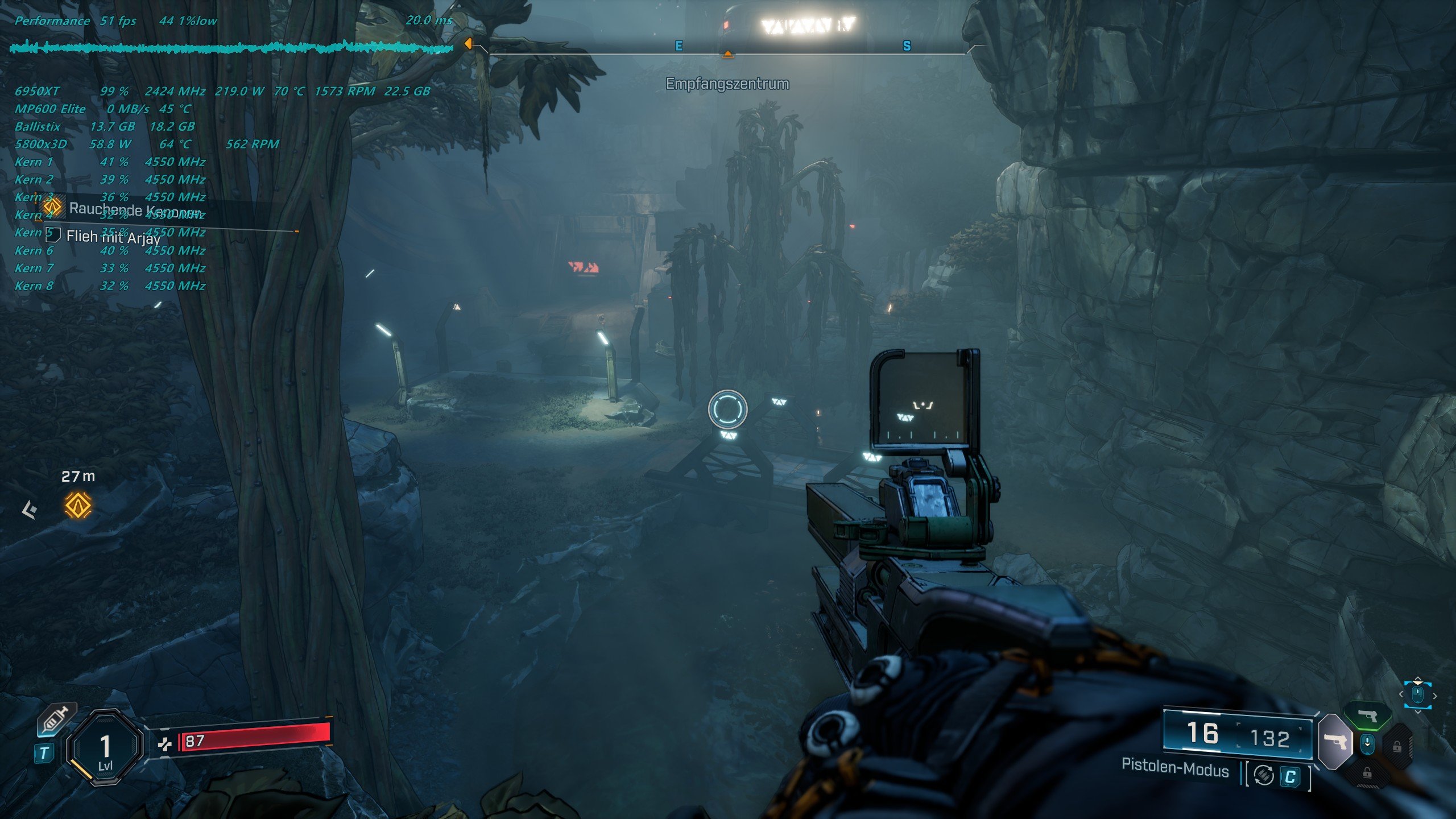Toggle the Pistolen-Modus ammo swap icon

coord(1264,775)
